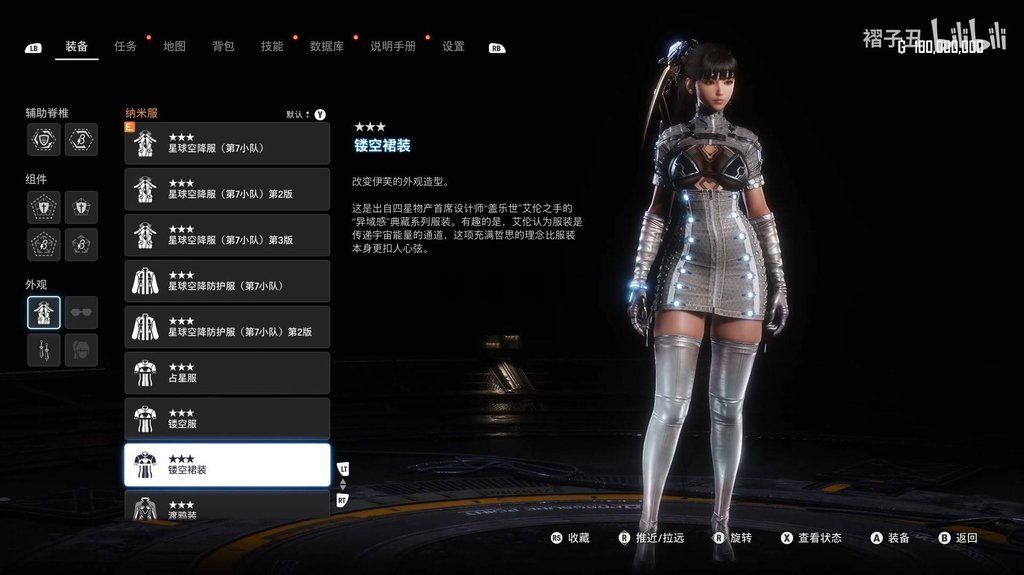Open the 设置 tab

pyautogui.click(x=453, y=46)
